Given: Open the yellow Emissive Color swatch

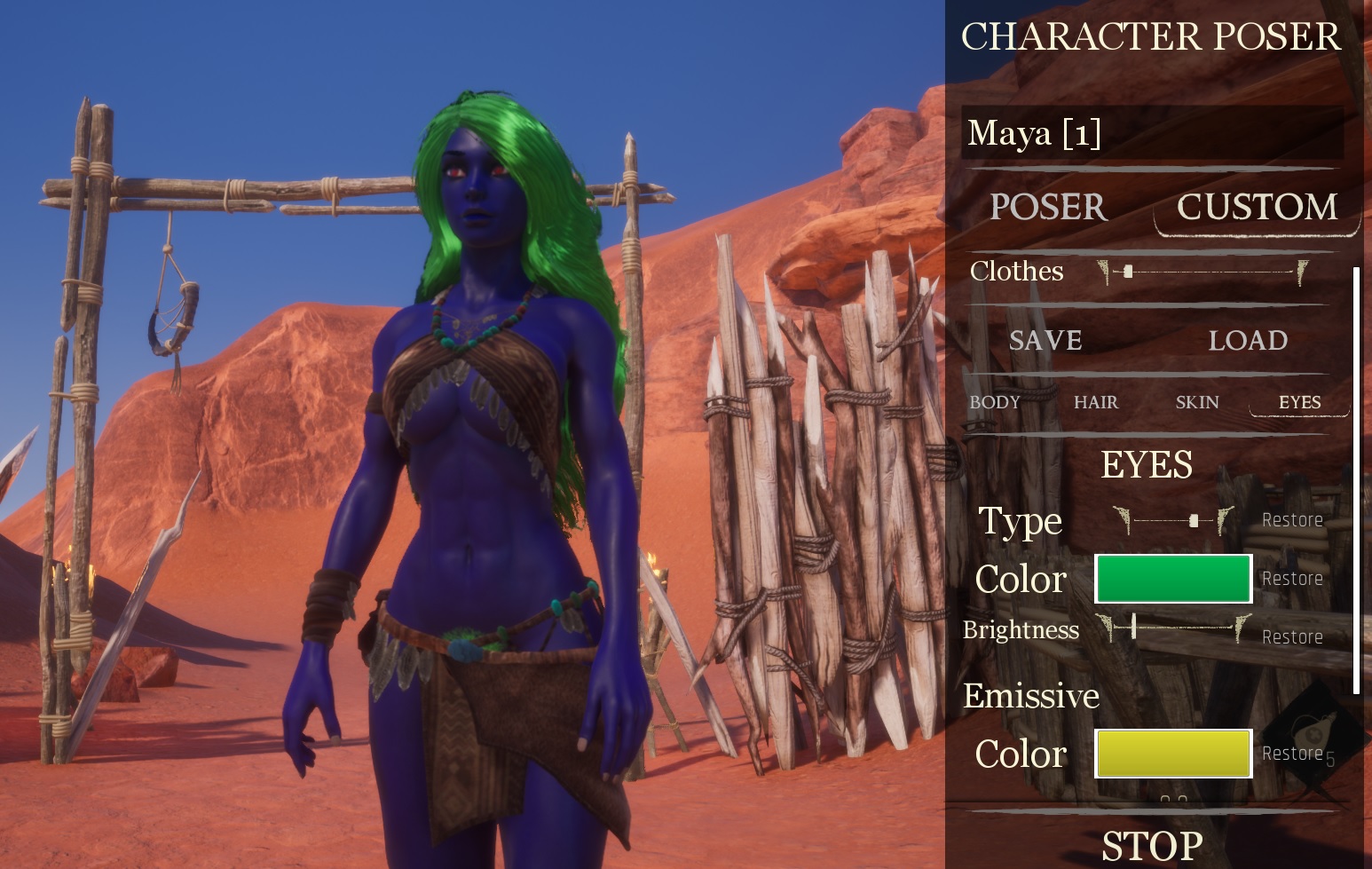Looking at the screenshot, I should click(x=1173, y=754).
